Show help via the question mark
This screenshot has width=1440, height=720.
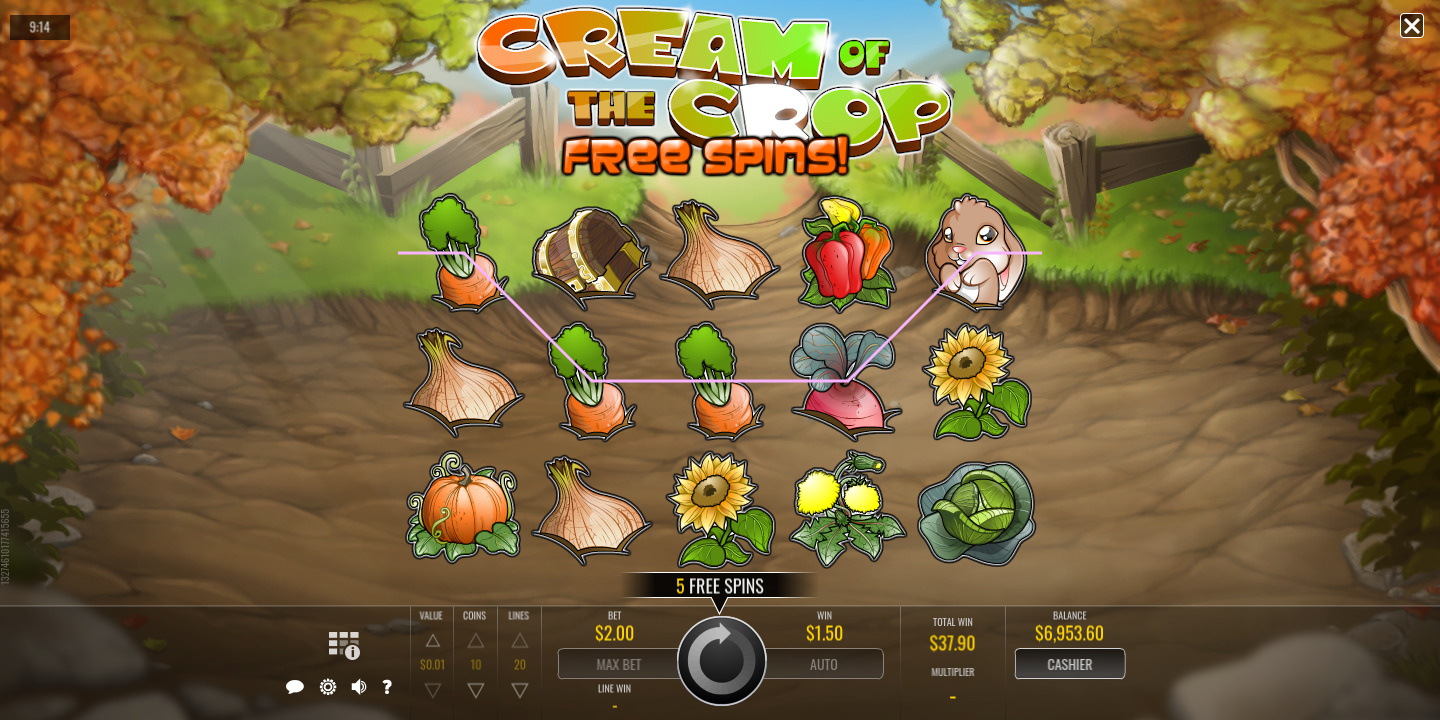[x=387, y=687]
